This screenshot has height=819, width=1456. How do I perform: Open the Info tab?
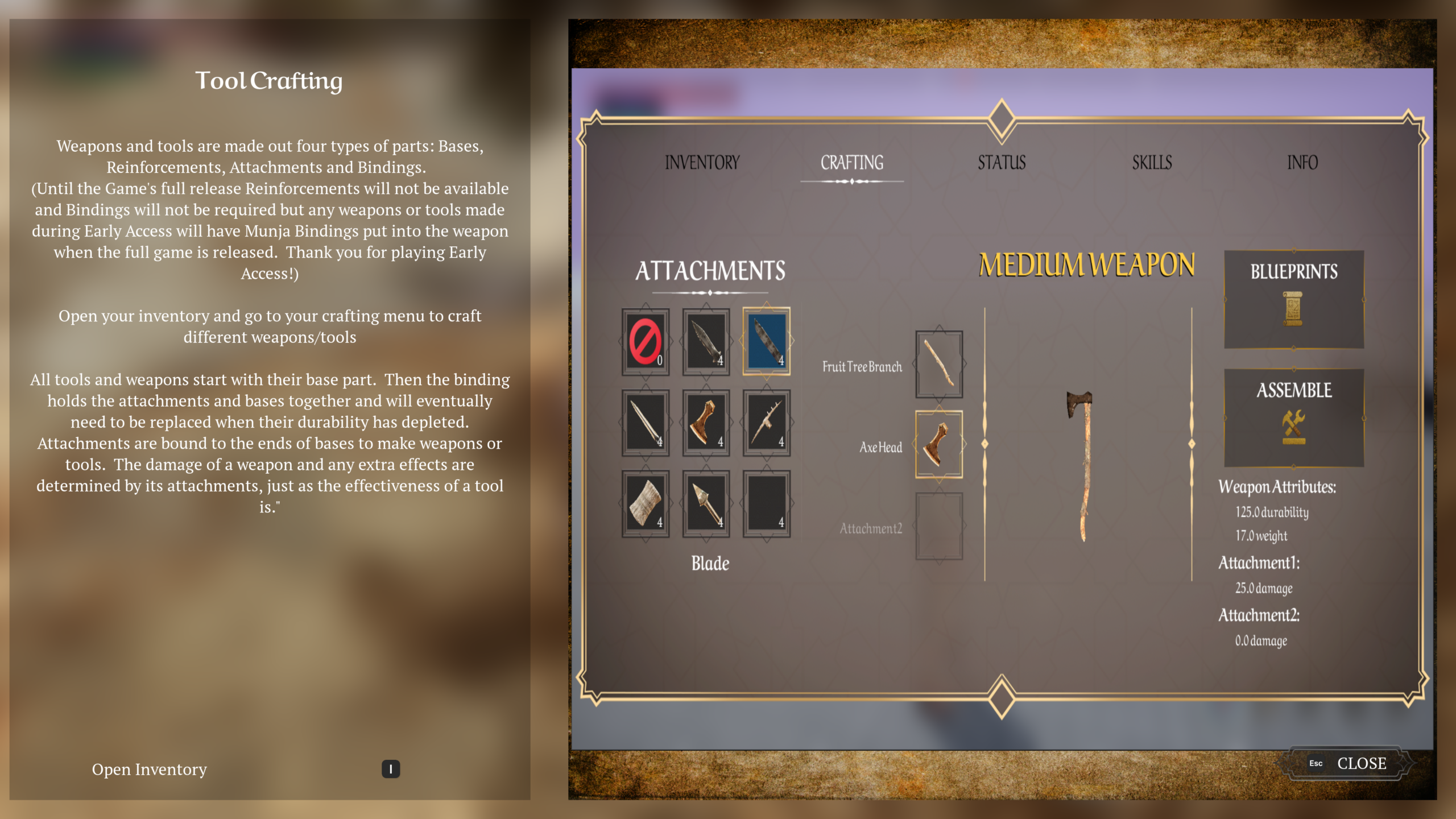pyautogui.click(x=1302, y=163)
